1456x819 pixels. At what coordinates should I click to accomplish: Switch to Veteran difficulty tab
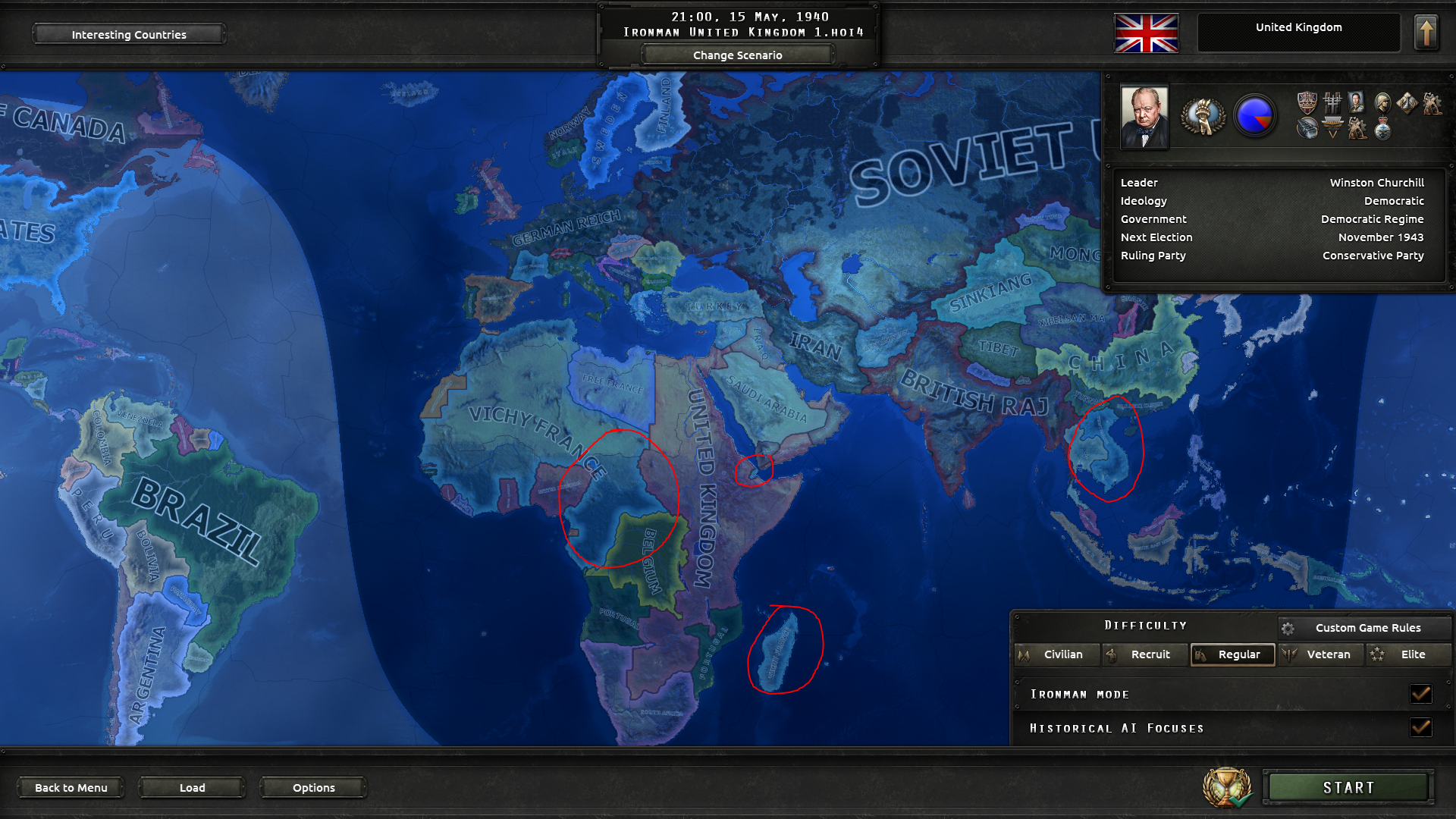pyautogui.click(x=1320, y=654)
